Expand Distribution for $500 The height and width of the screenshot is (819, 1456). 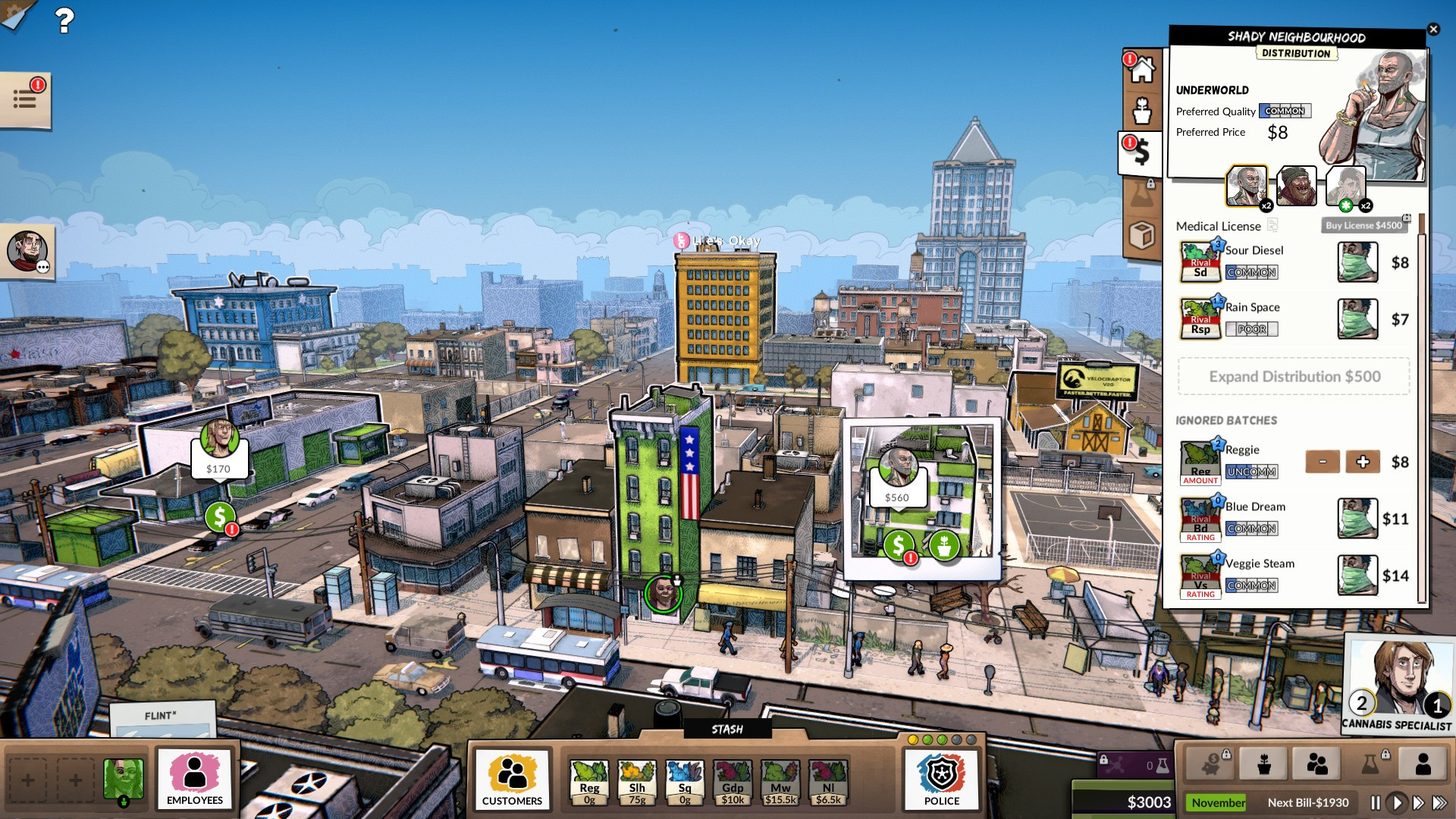(x=1294, y=377)
